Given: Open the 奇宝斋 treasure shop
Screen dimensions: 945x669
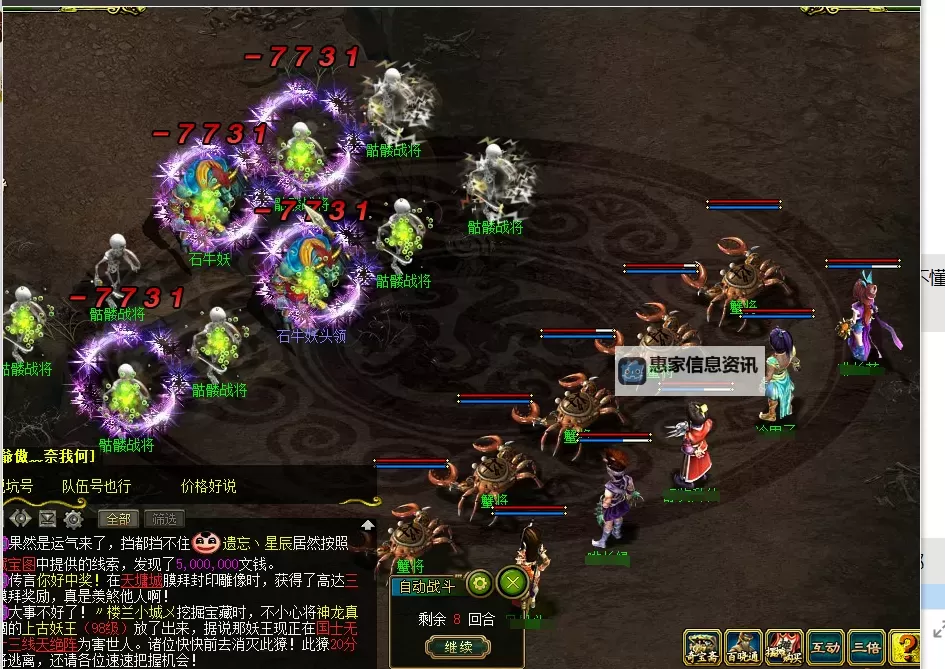Looking at the screenshot, I should click(x=701, y=648).
